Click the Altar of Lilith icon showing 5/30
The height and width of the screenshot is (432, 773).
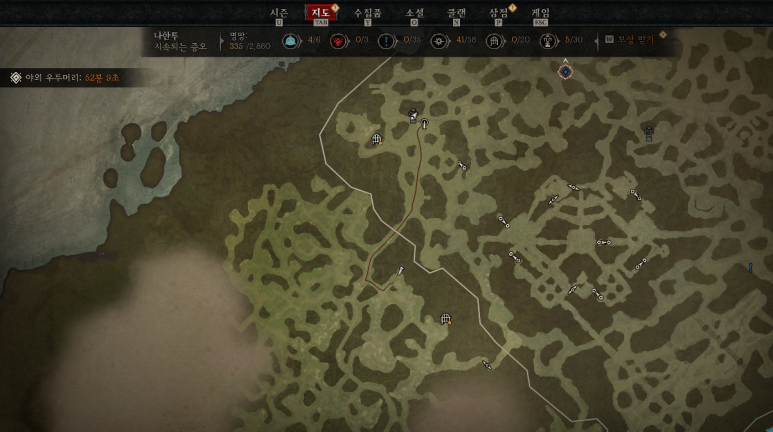click(547, 41)
